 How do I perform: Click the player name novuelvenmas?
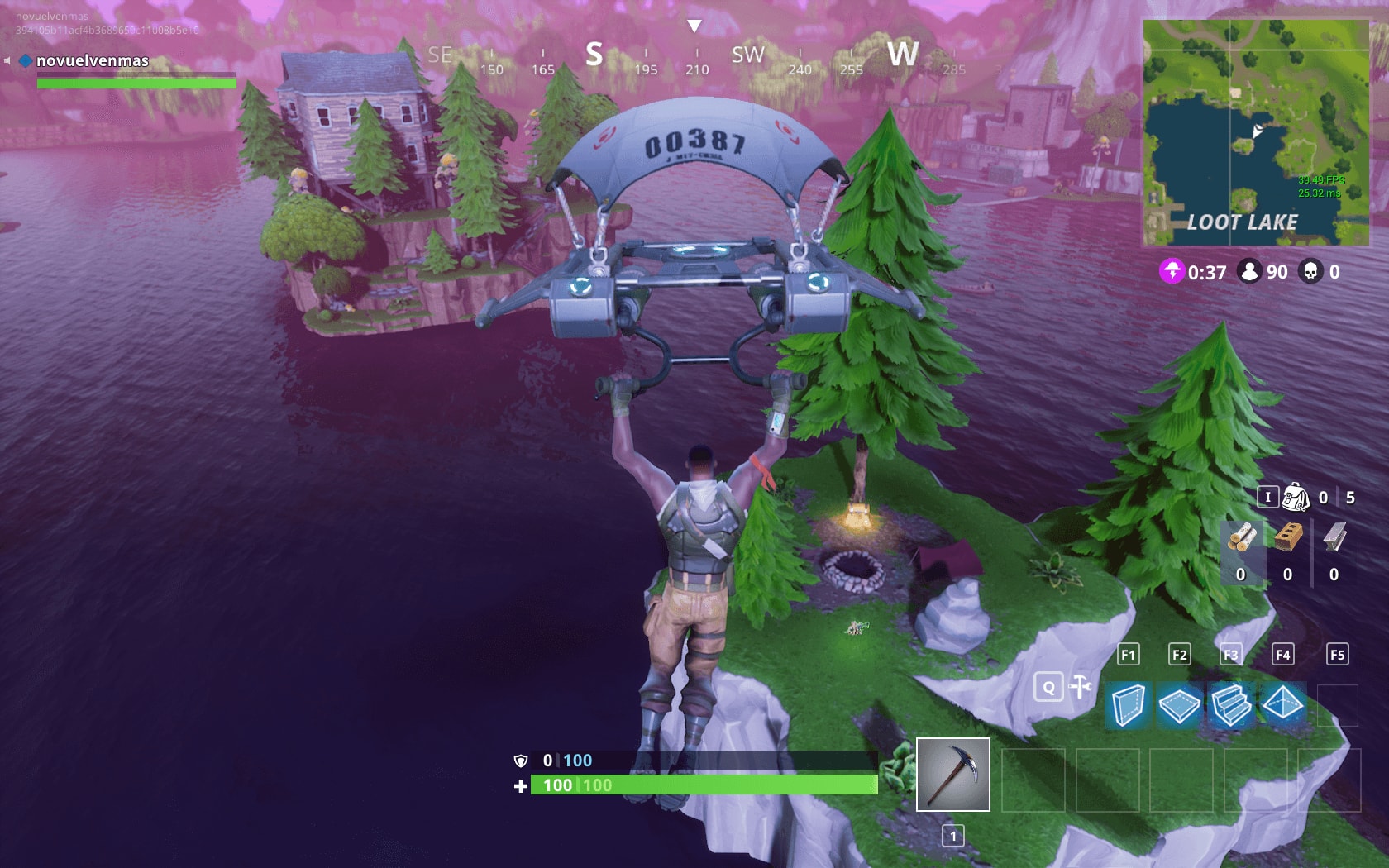[91, 60]
